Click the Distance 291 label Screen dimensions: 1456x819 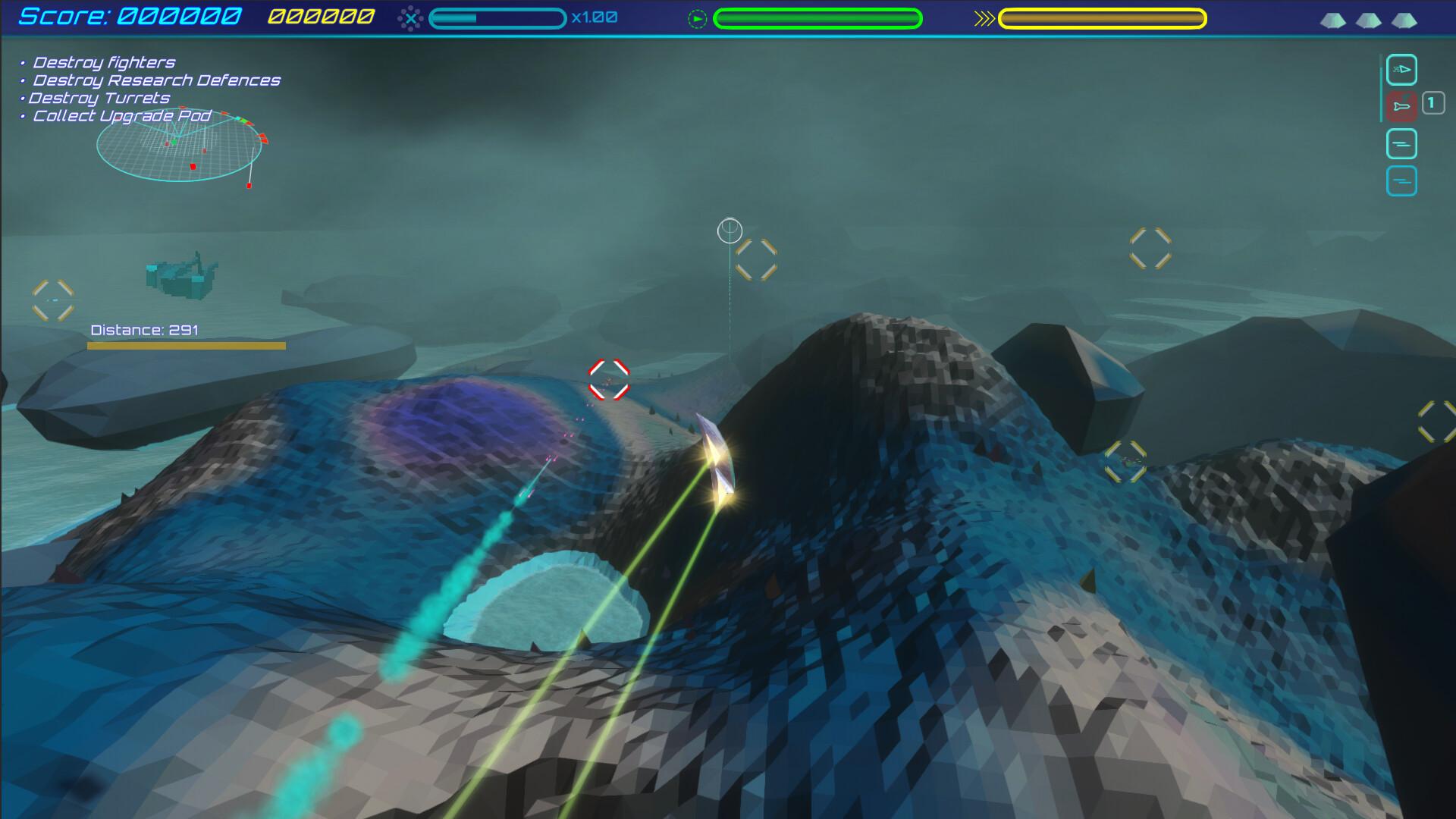(144, 331)
